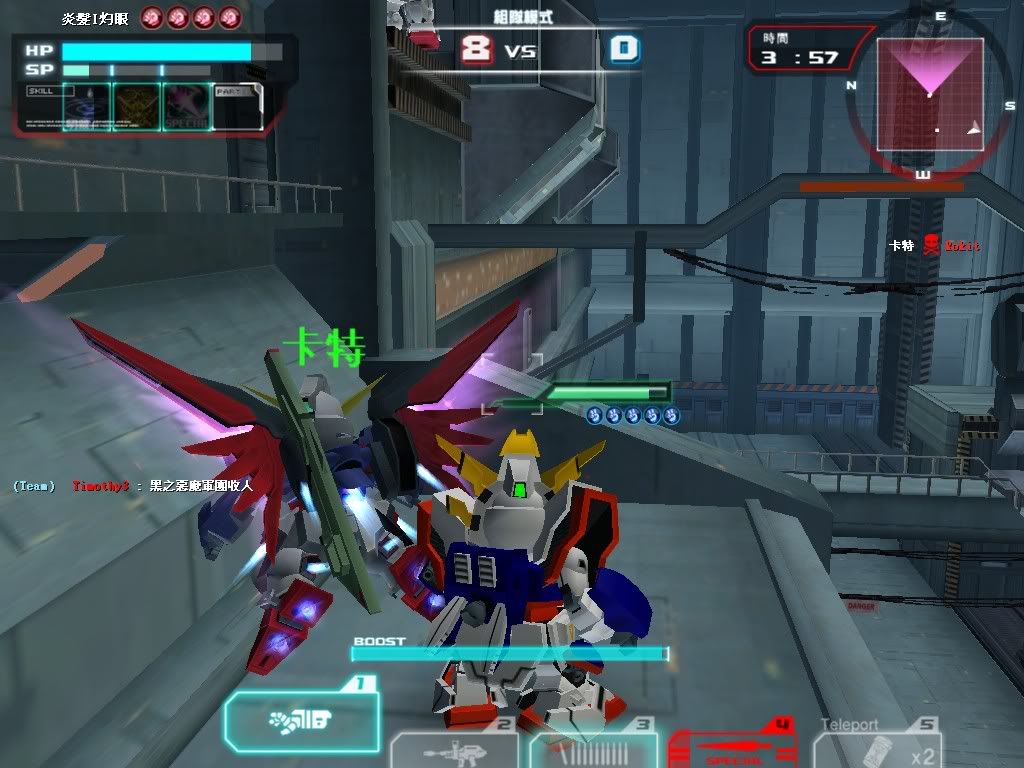Screen dimensions: 1024x768
Task: Click the radar minimap
Action: point(930,92)
